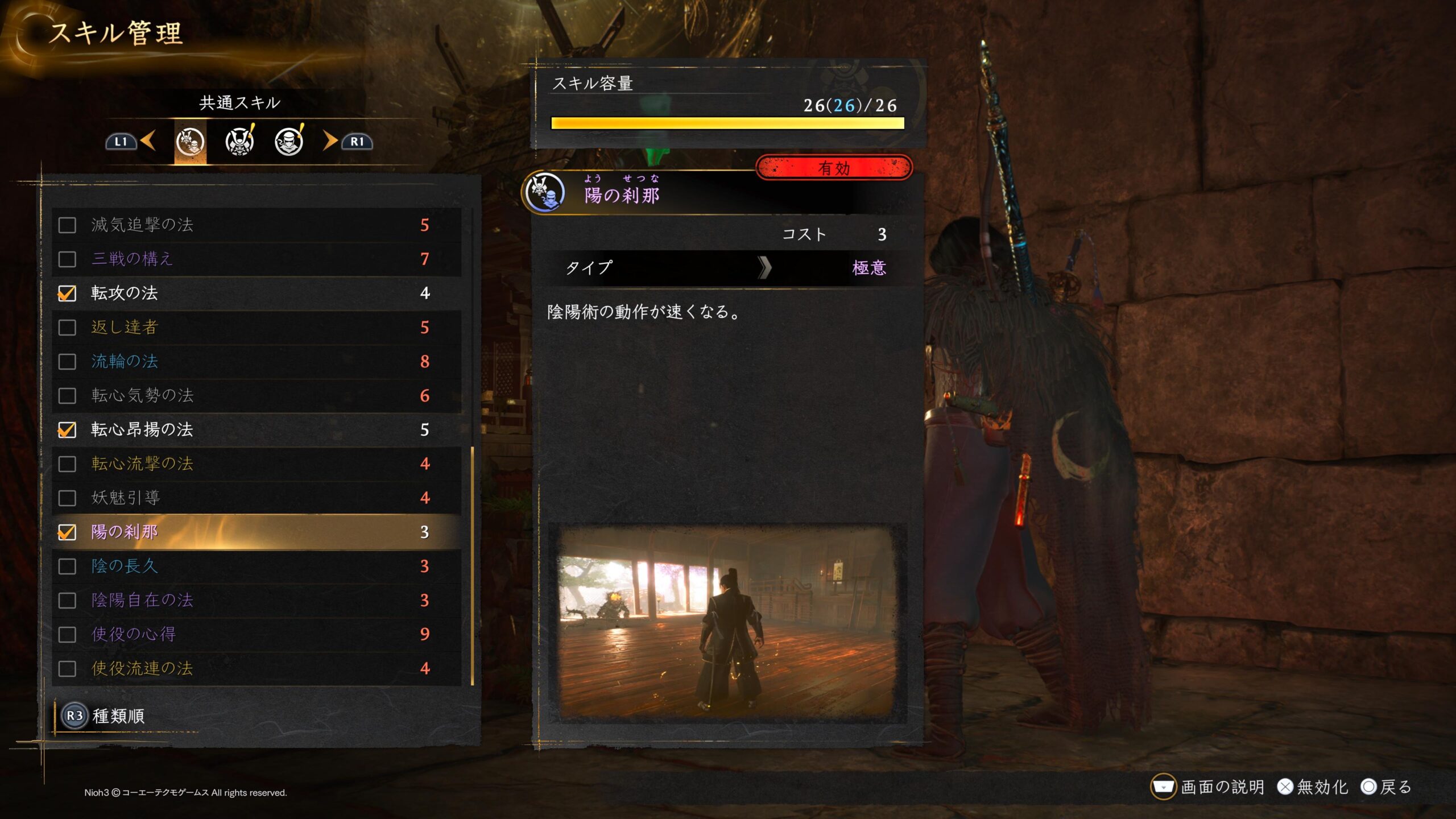Select the active 共通スキル tab icon

click(x=190, y=142)
